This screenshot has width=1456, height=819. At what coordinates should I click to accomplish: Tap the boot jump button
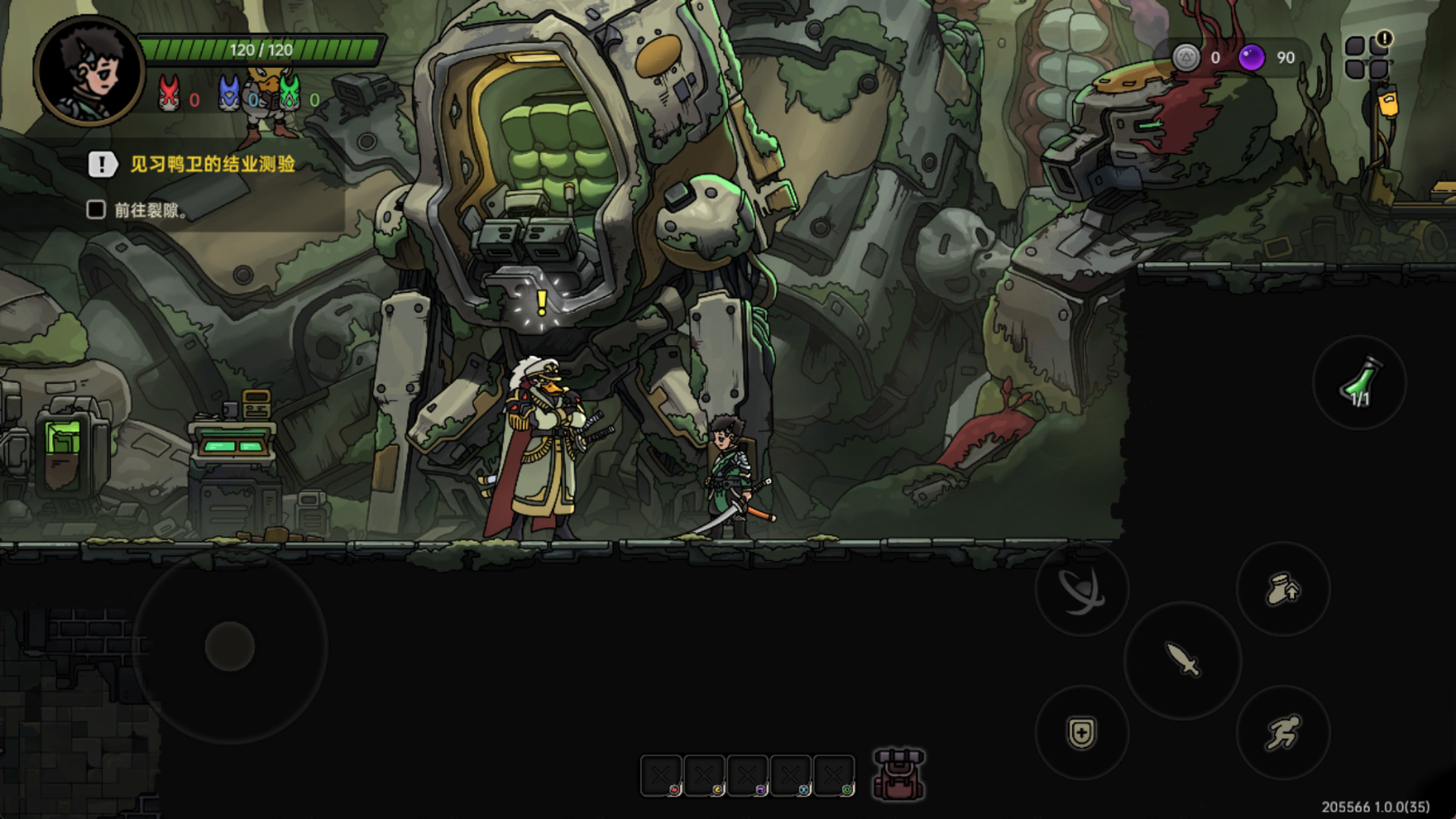click(x=1283, y=589)
